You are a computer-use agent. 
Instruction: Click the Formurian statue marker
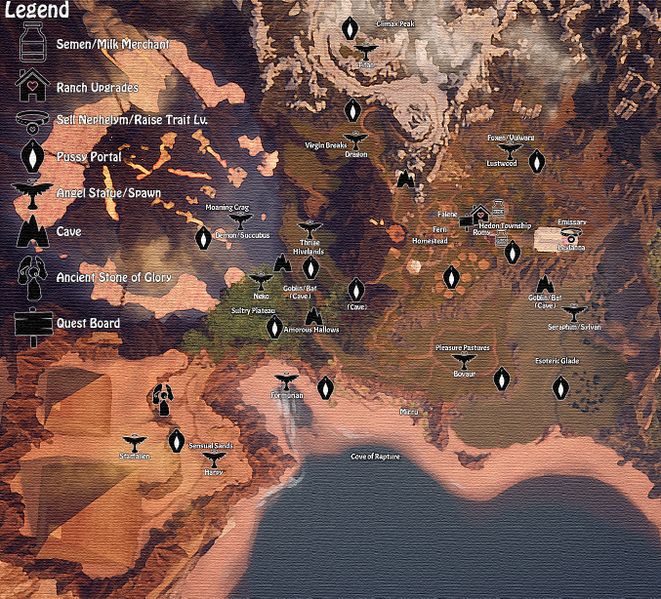tap(286, 380)
